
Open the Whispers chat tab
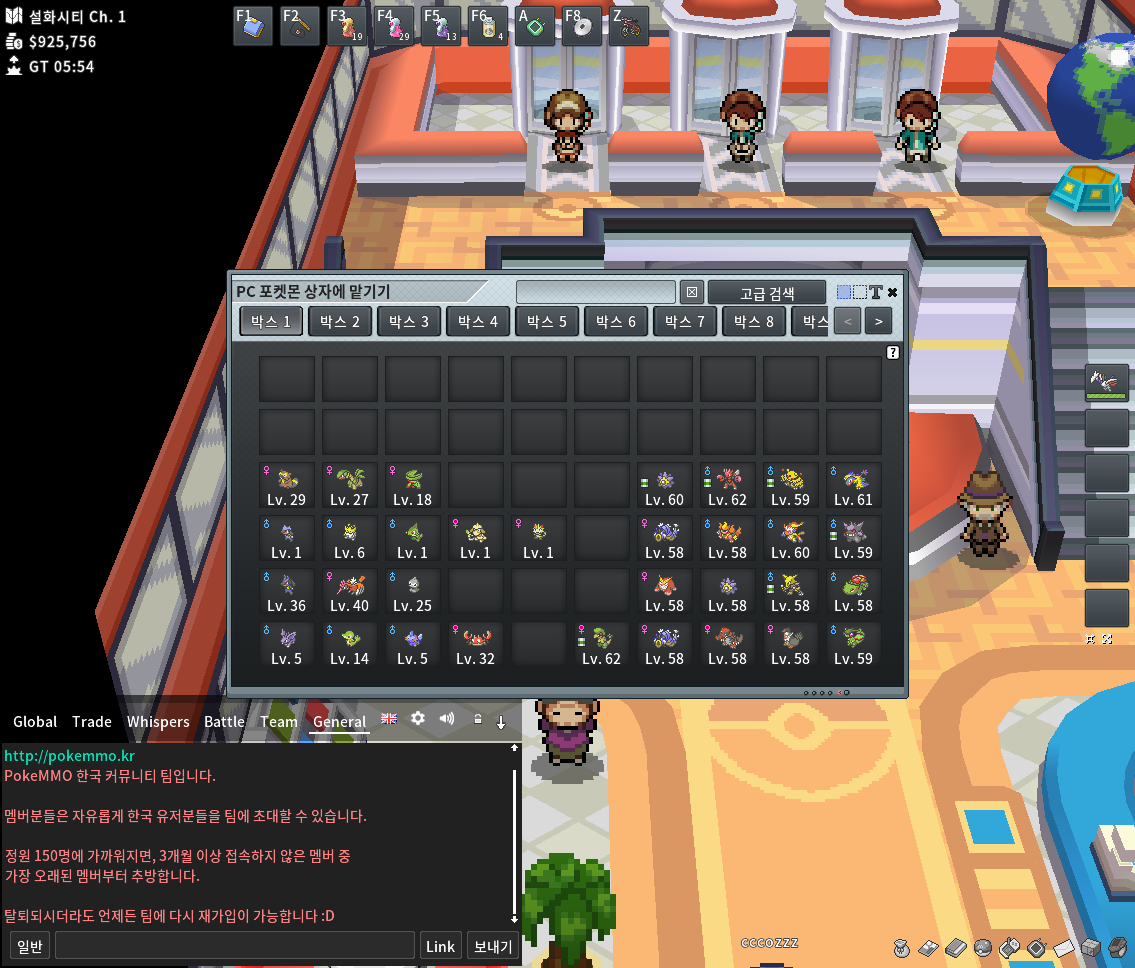coord(158,721)
